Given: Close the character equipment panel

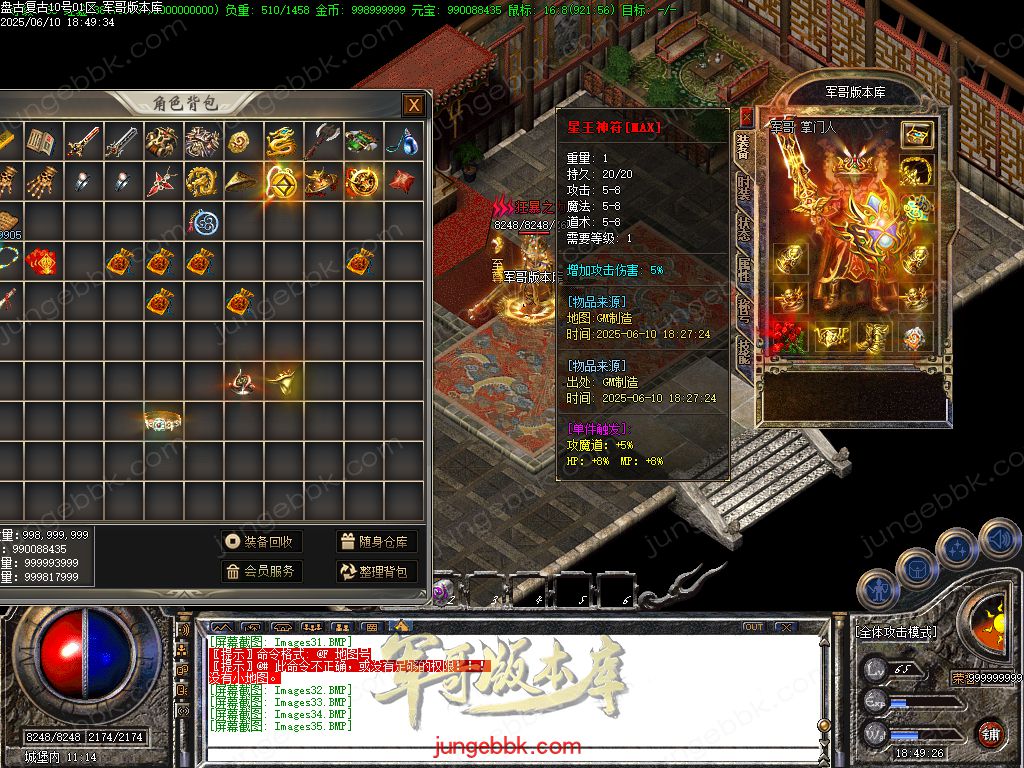Looking at the screenshot, I should pyautogui.click(x=746, y=118).
